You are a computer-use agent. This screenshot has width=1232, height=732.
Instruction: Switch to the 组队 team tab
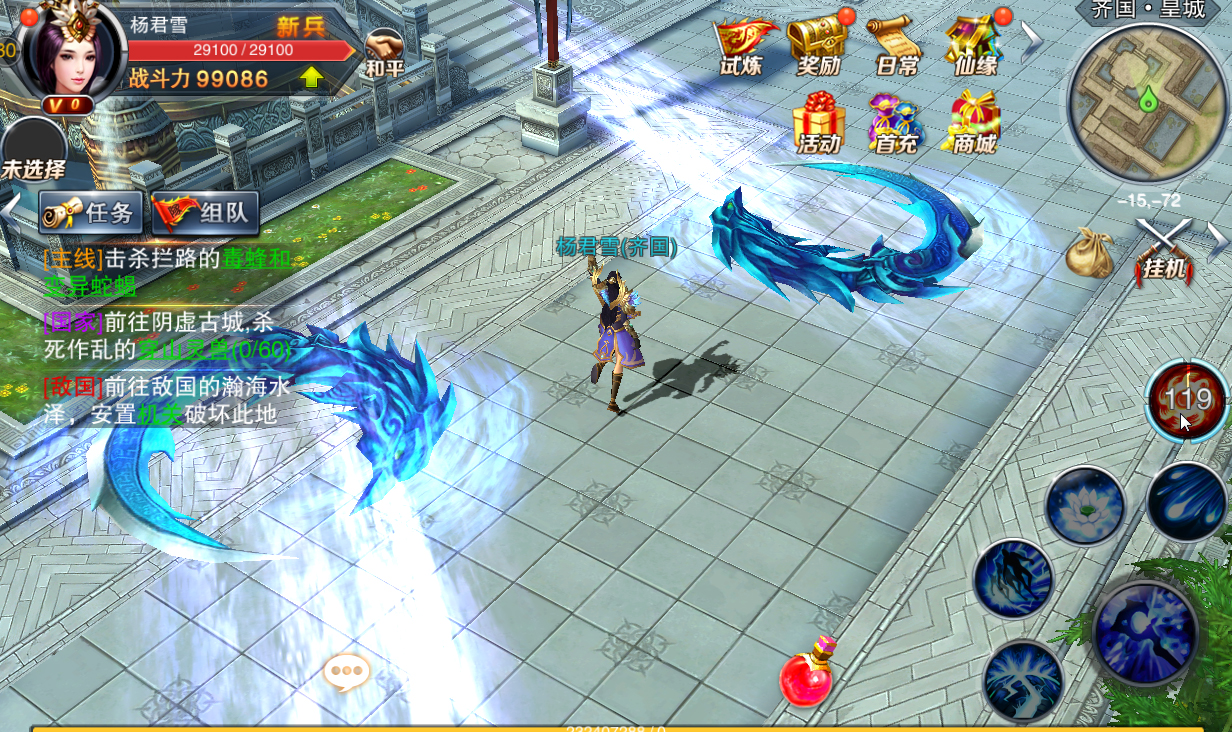point(206,212)
